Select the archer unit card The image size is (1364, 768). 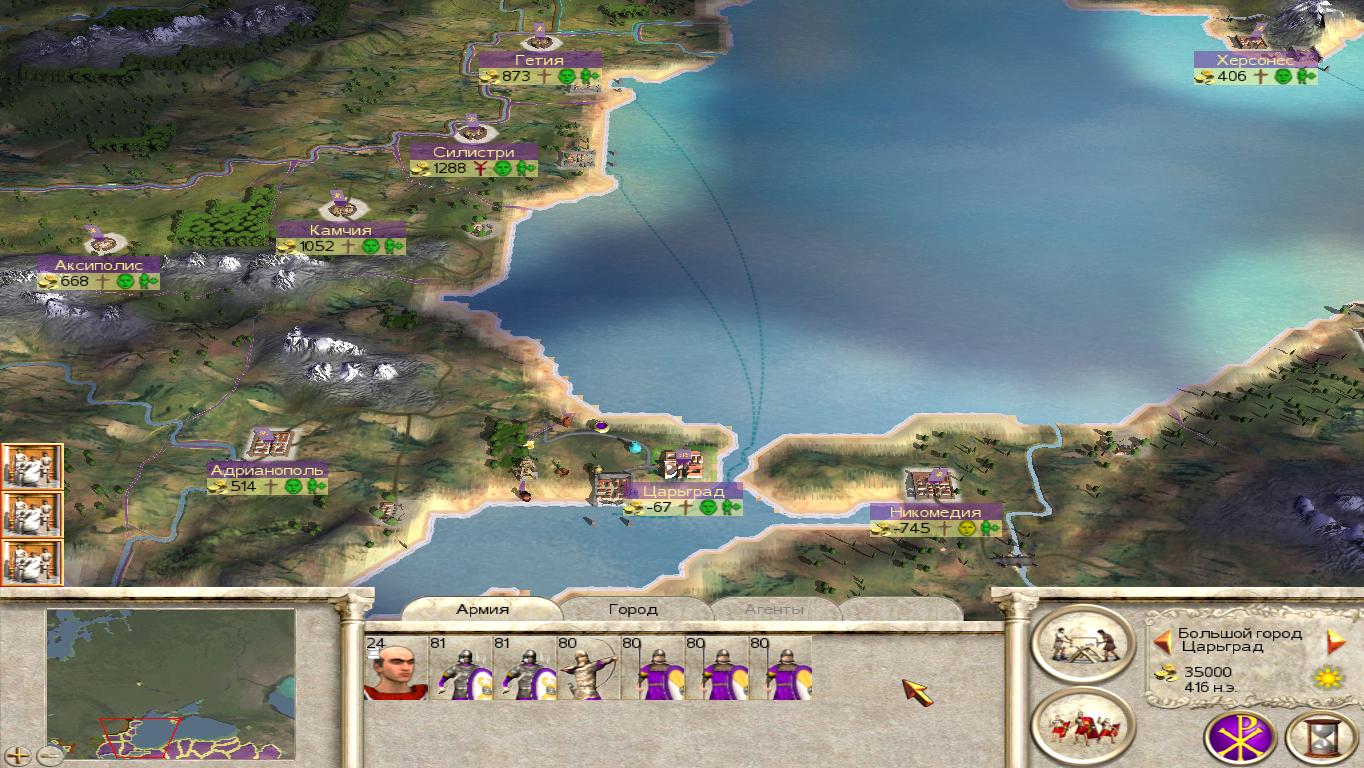(586, 669)
